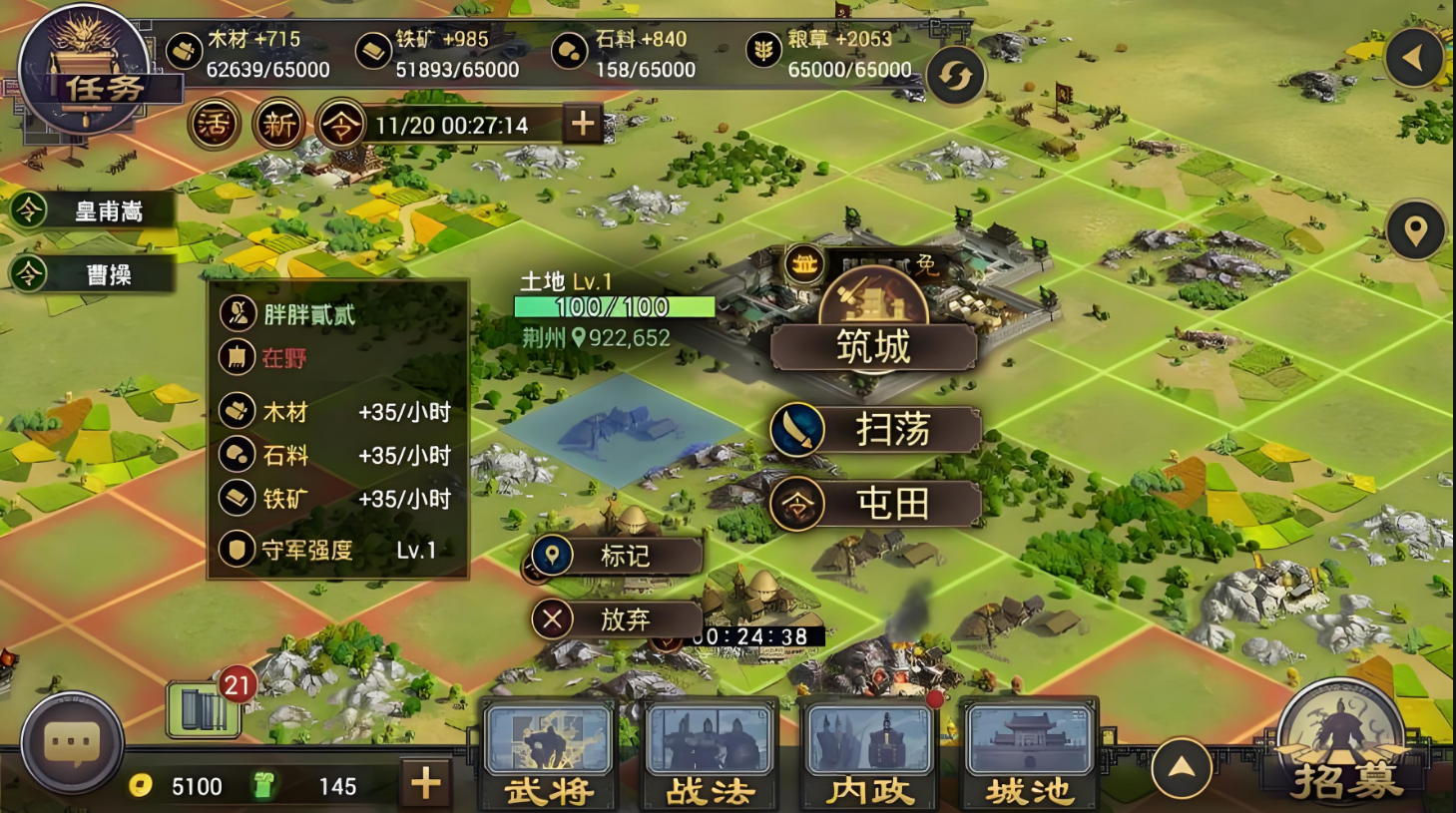Add command orders with the plus button
This screenshot has width=1456, height=813.
tap(583, 125)
